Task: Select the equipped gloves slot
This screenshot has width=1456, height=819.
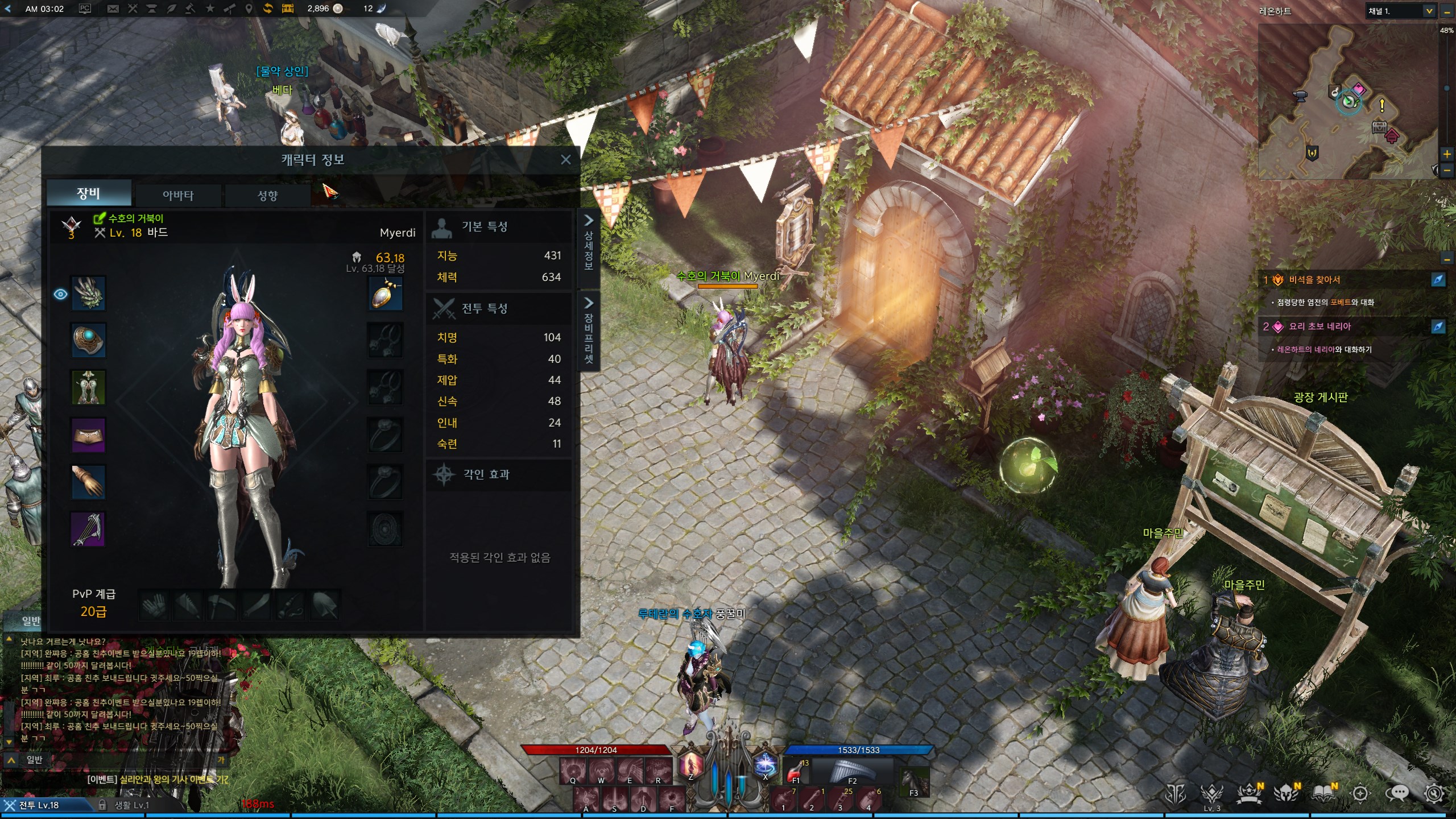Action: (x=88, y=482)
